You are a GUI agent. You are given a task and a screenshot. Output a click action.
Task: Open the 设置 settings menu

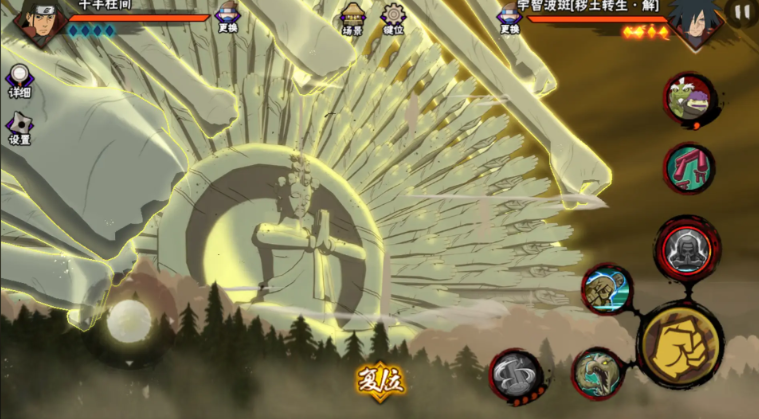(19, 129)
